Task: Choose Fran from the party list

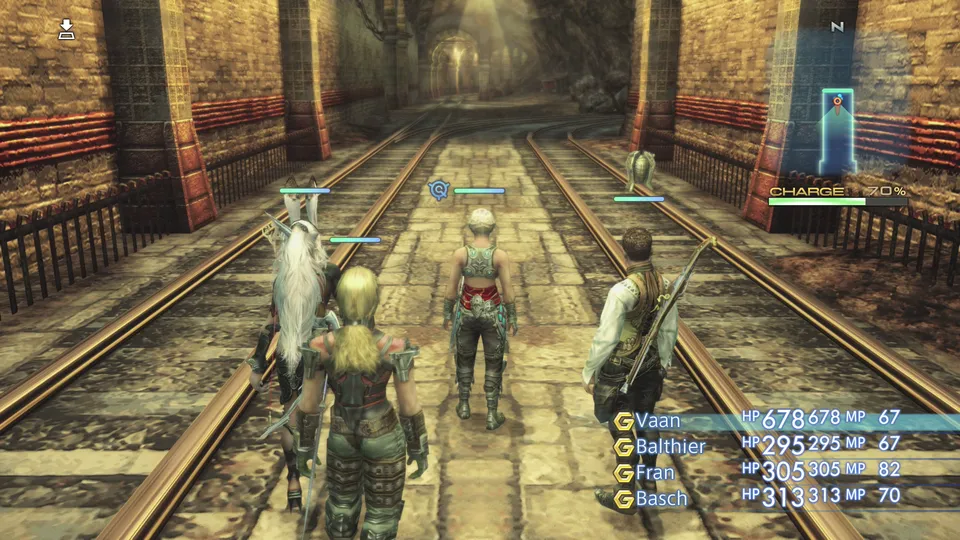Action: tap(655, 472)
